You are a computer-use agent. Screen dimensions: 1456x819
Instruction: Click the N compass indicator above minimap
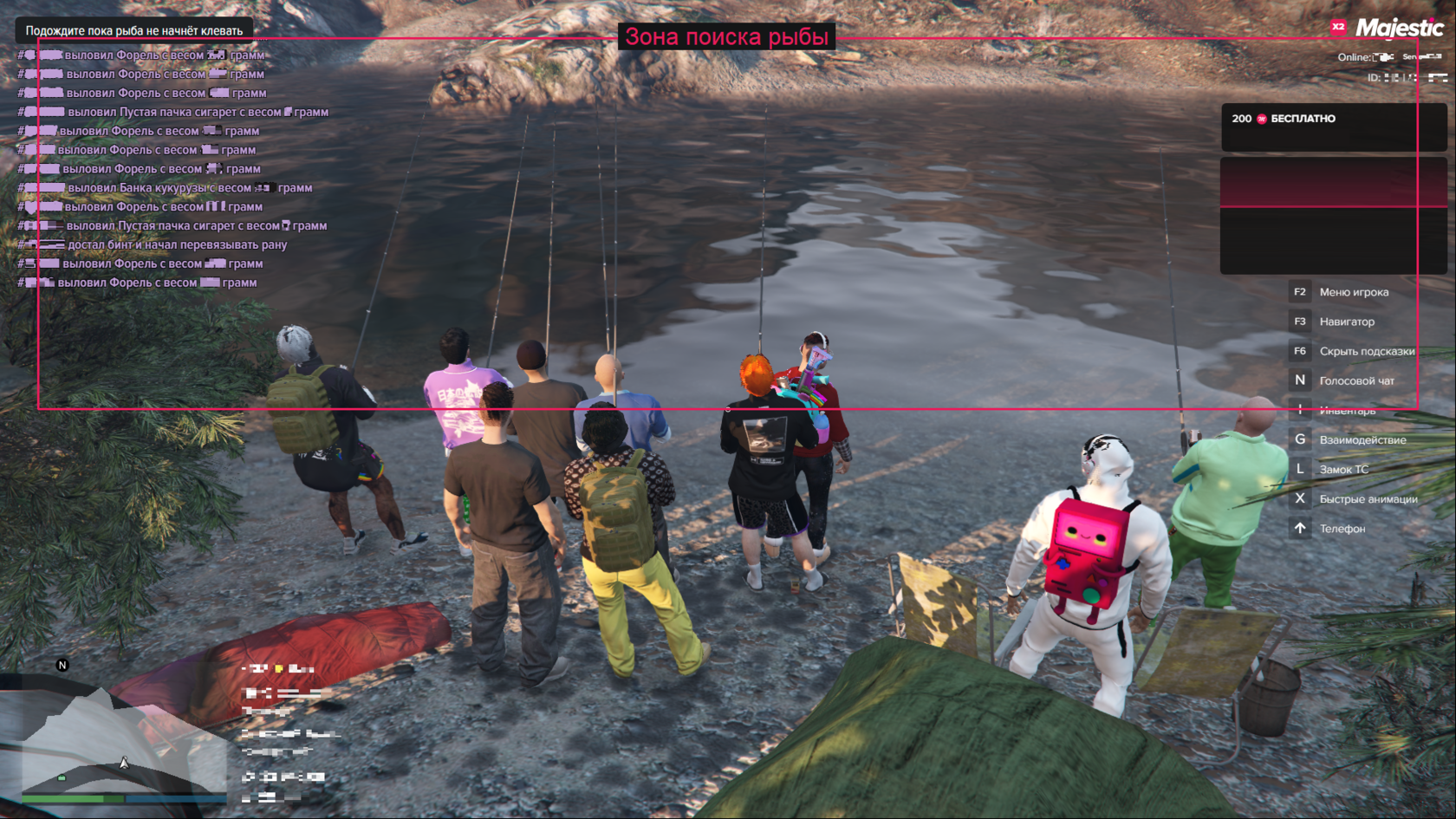(62, 666)
